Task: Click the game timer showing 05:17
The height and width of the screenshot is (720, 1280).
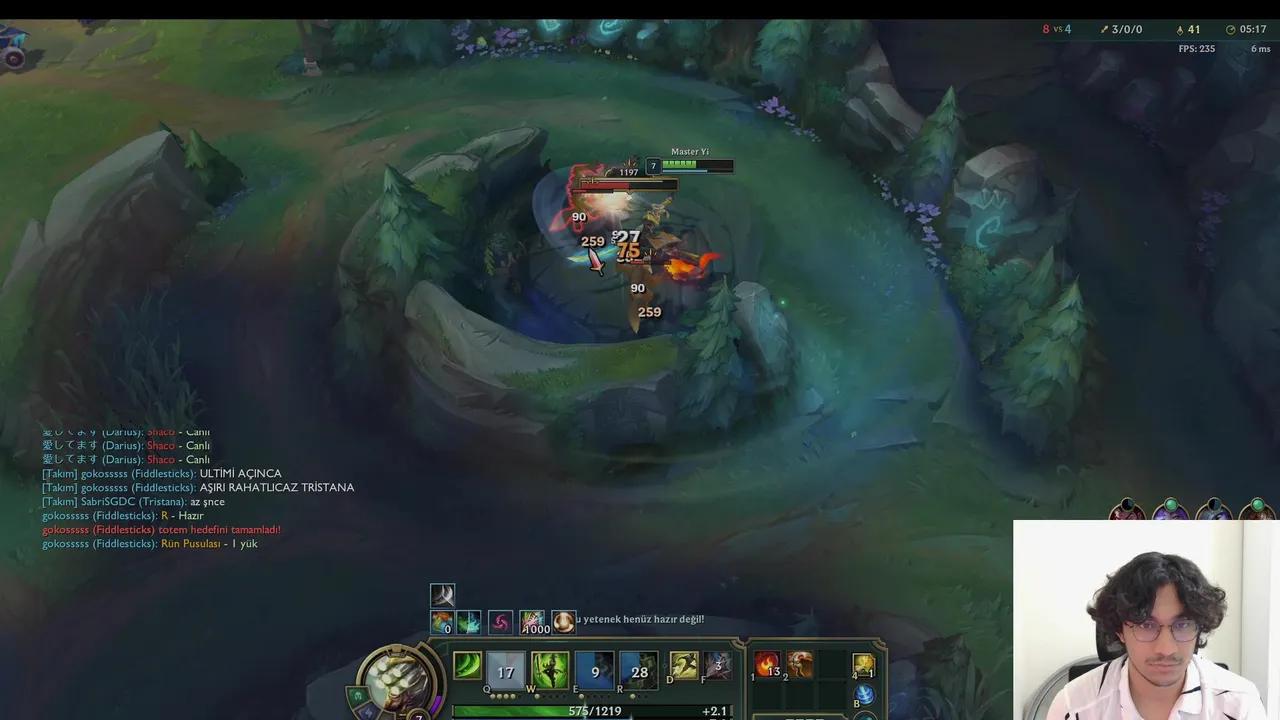Action: click(x=1253, y=29)
